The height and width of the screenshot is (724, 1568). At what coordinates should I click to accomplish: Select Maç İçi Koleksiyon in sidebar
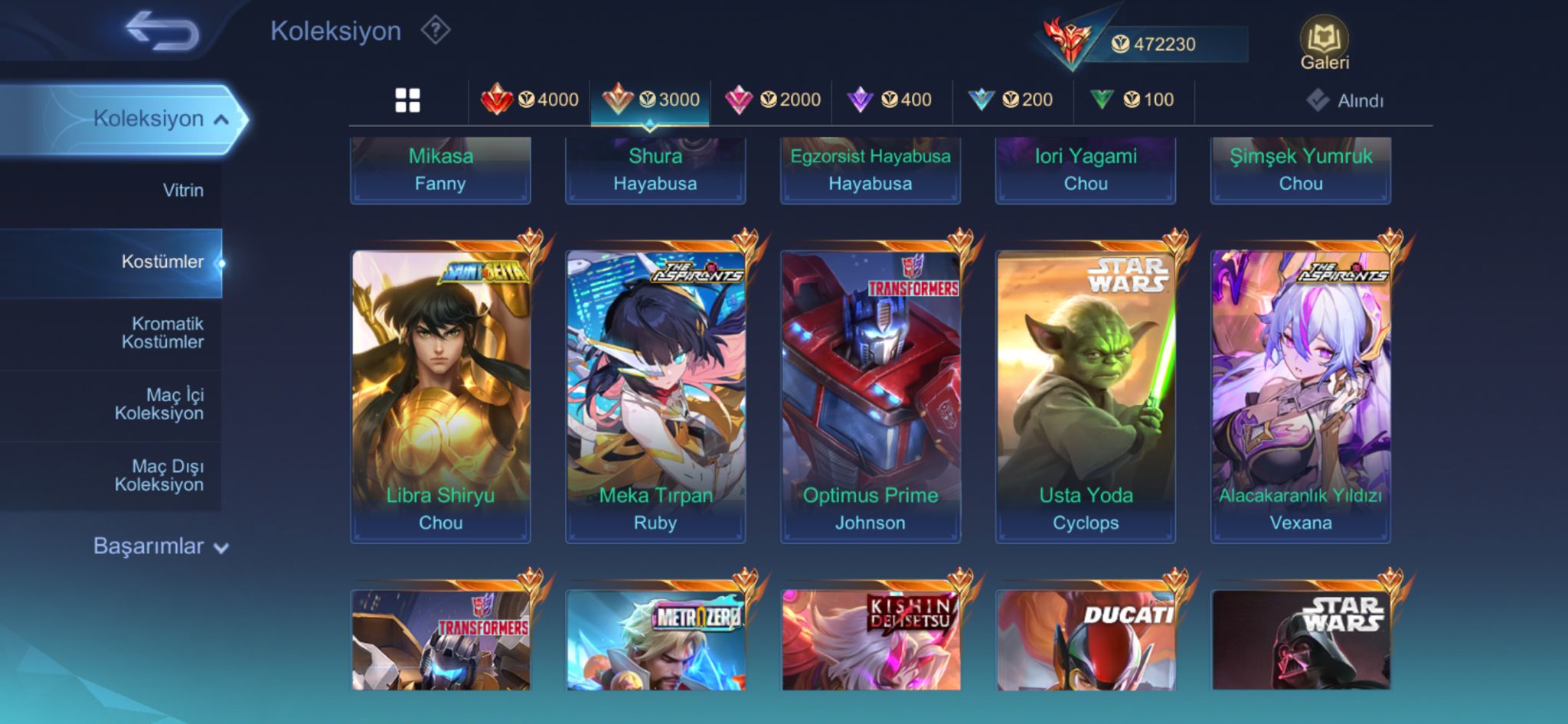coord(159,404)
